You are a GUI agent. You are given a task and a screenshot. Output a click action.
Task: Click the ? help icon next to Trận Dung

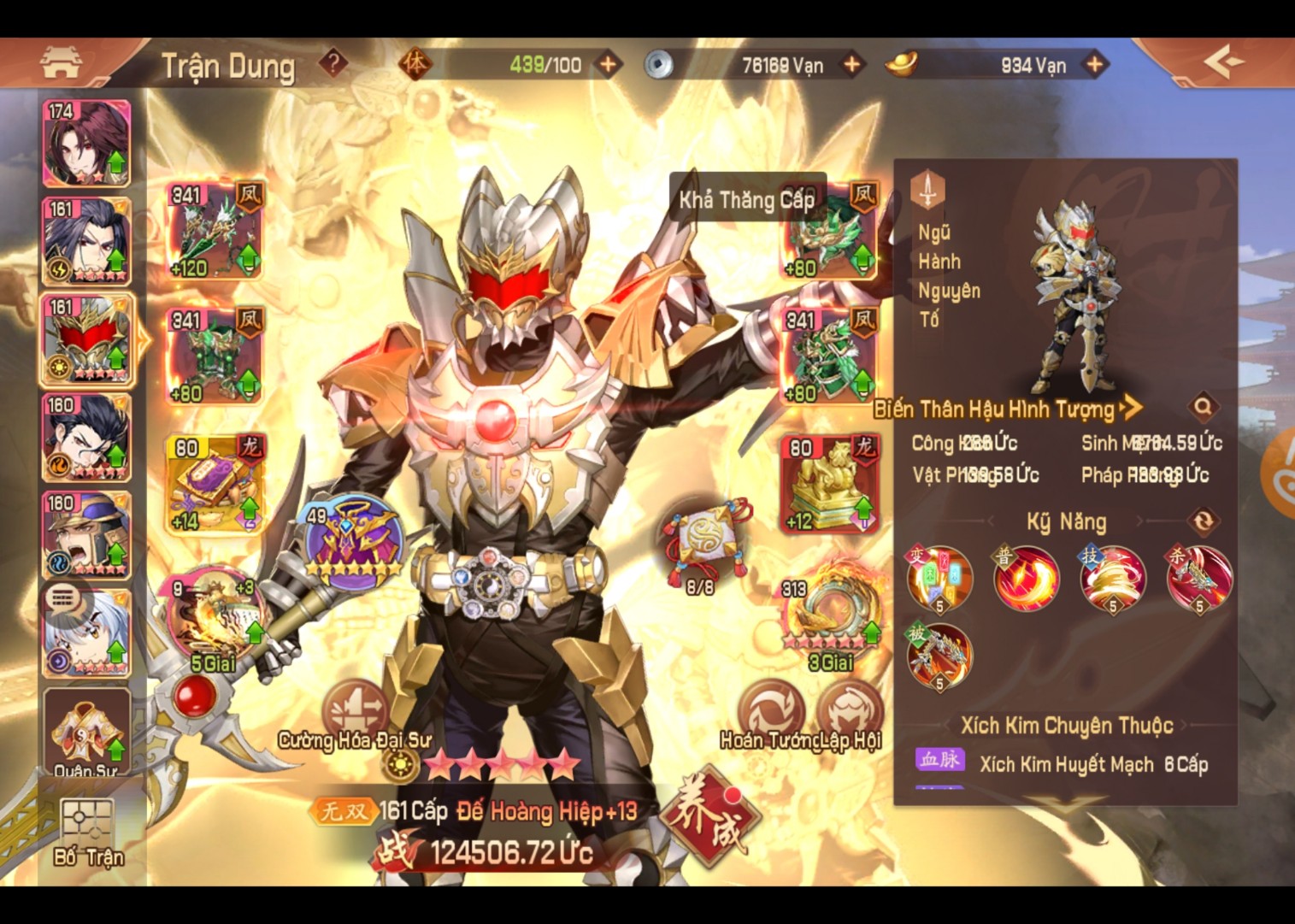[333, 63]
